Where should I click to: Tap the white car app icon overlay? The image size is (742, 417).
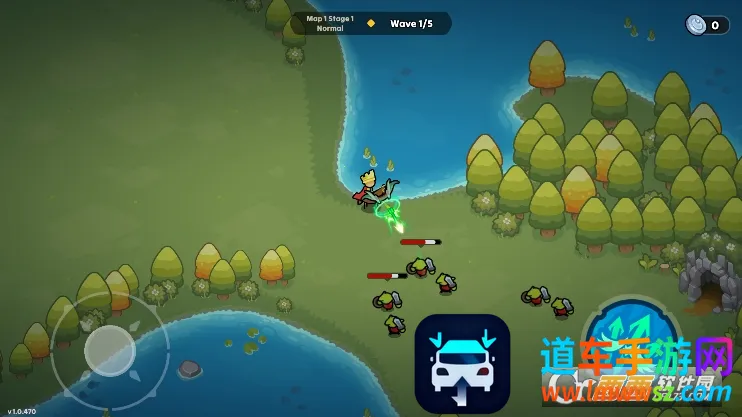coord(462,362)
